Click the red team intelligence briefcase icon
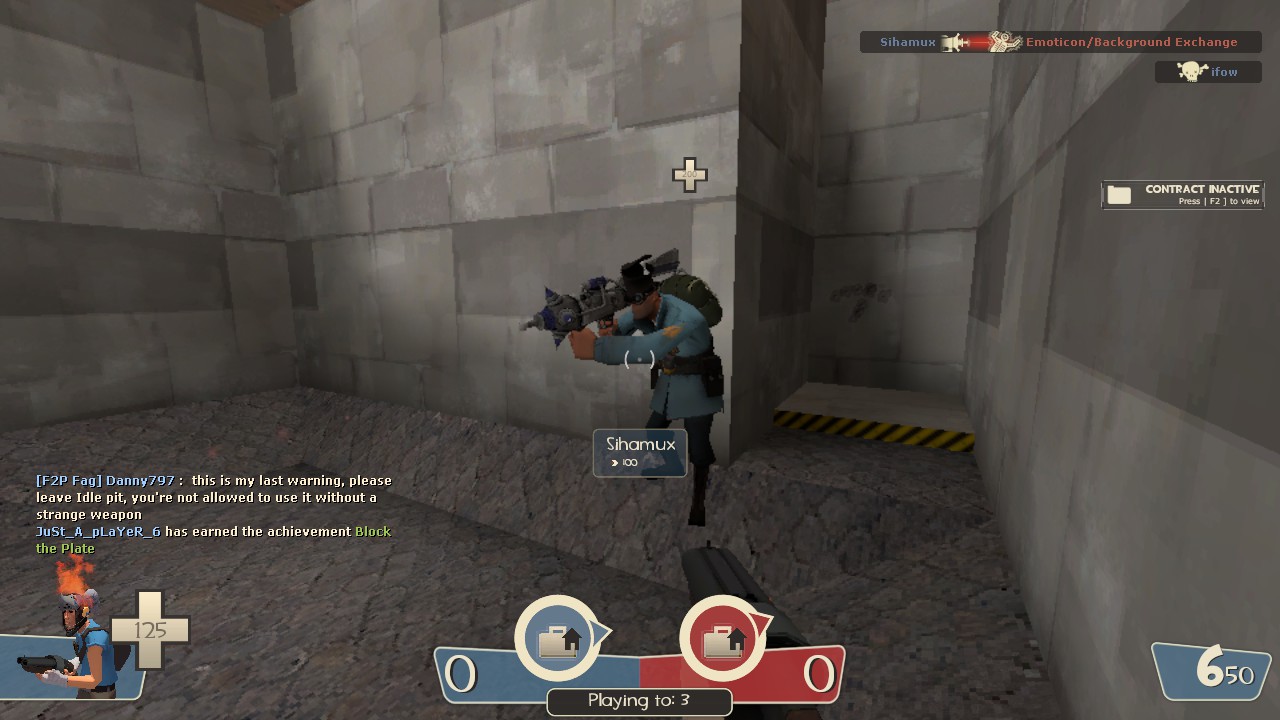This screenshot has width=1280, height=720. (722, 640)
